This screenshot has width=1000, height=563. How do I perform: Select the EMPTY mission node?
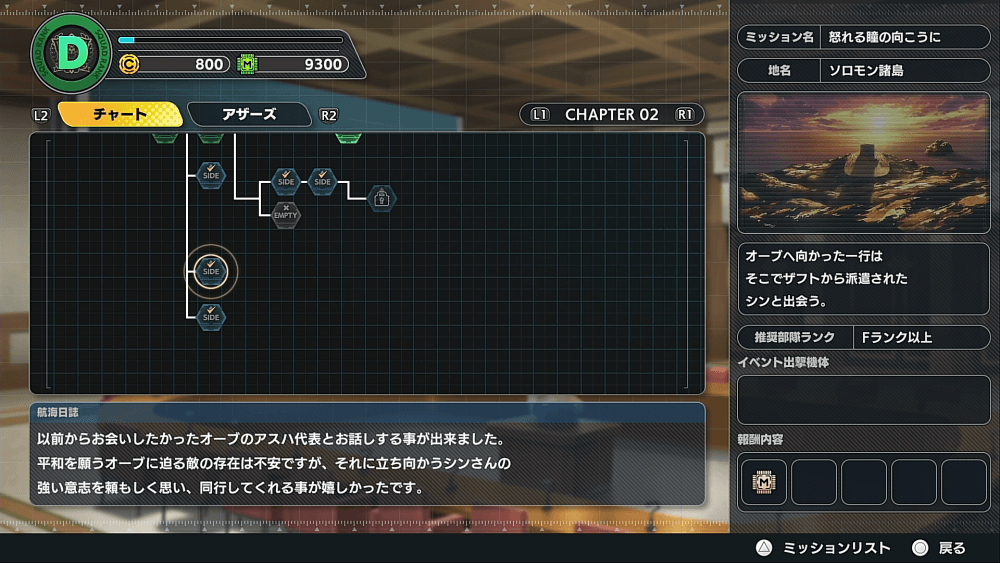pos(286,213)
